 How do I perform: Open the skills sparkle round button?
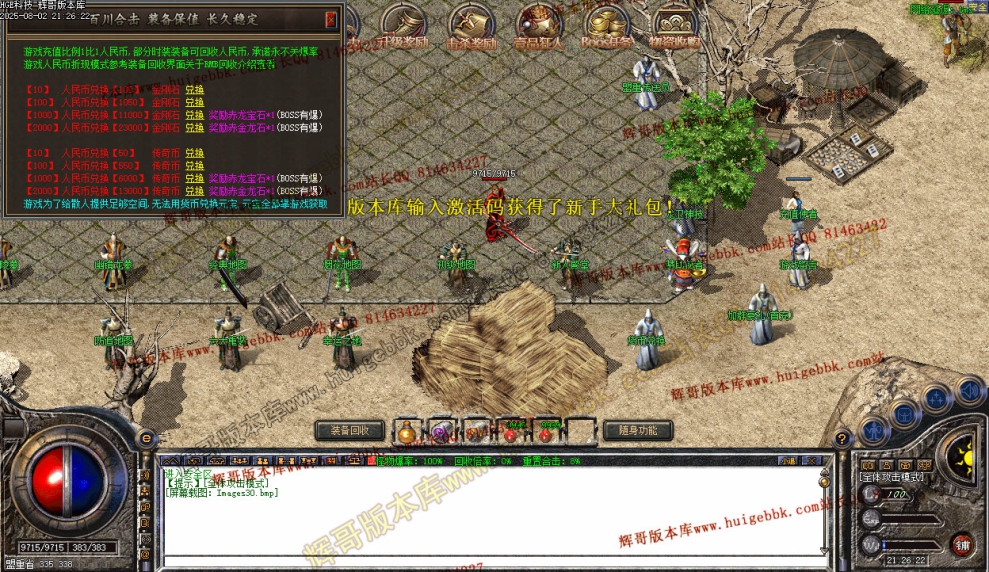coord(936,398)
